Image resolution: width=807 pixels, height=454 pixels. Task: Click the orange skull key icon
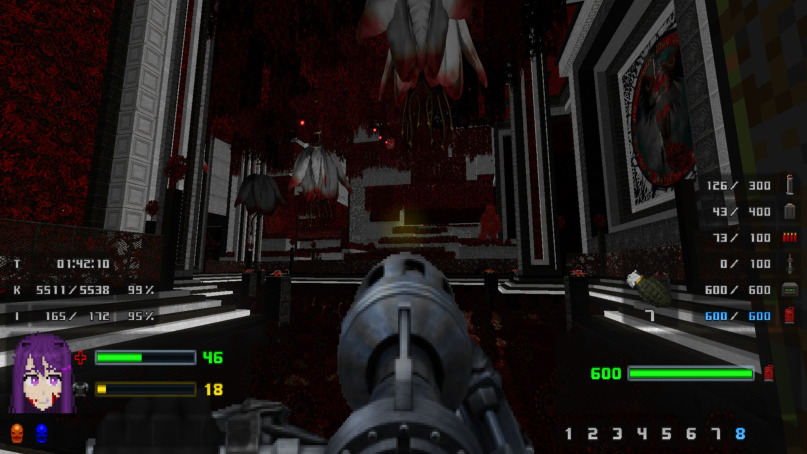tap(17, 434)
